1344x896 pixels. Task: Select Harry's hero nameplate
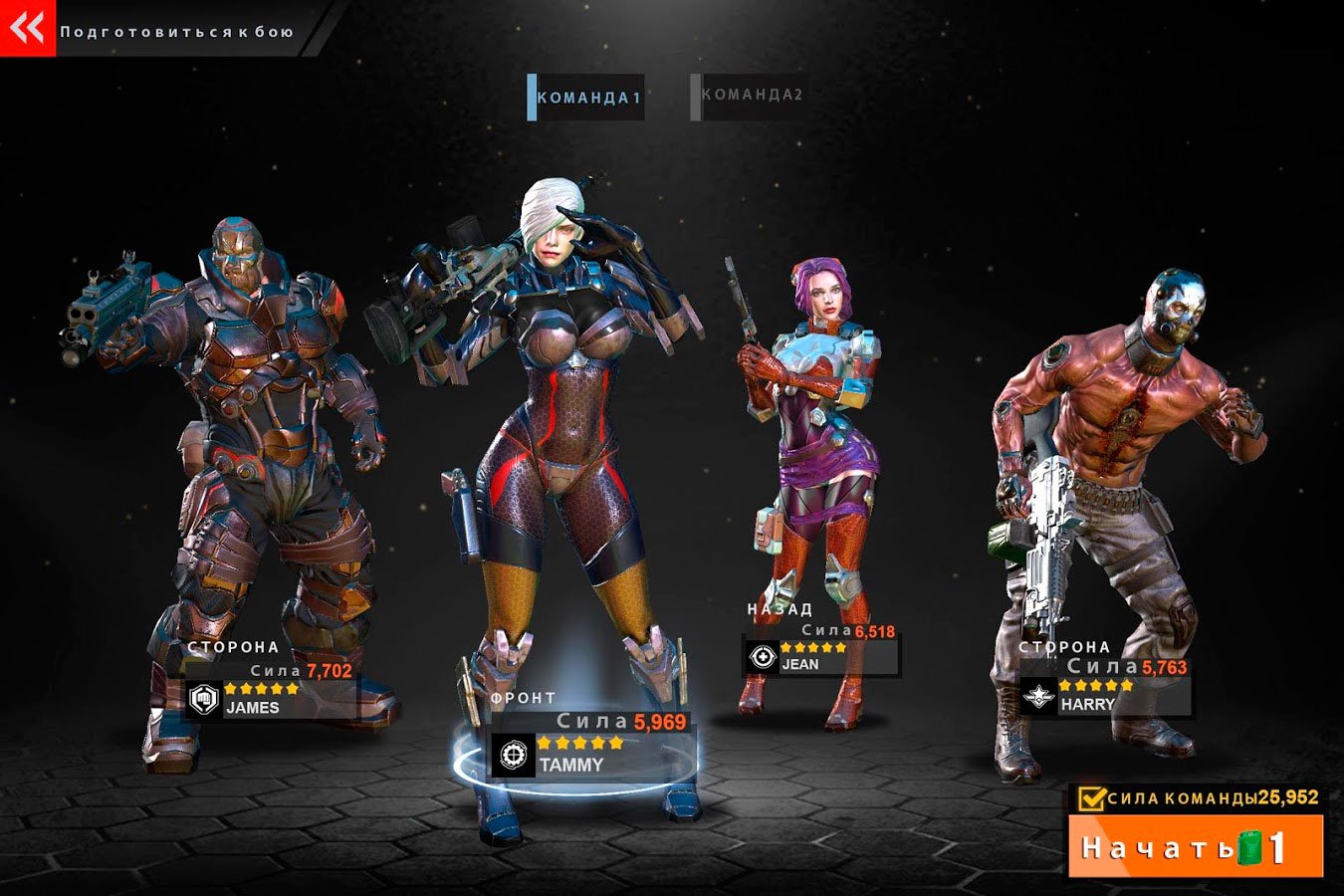tap(1104, 695)
